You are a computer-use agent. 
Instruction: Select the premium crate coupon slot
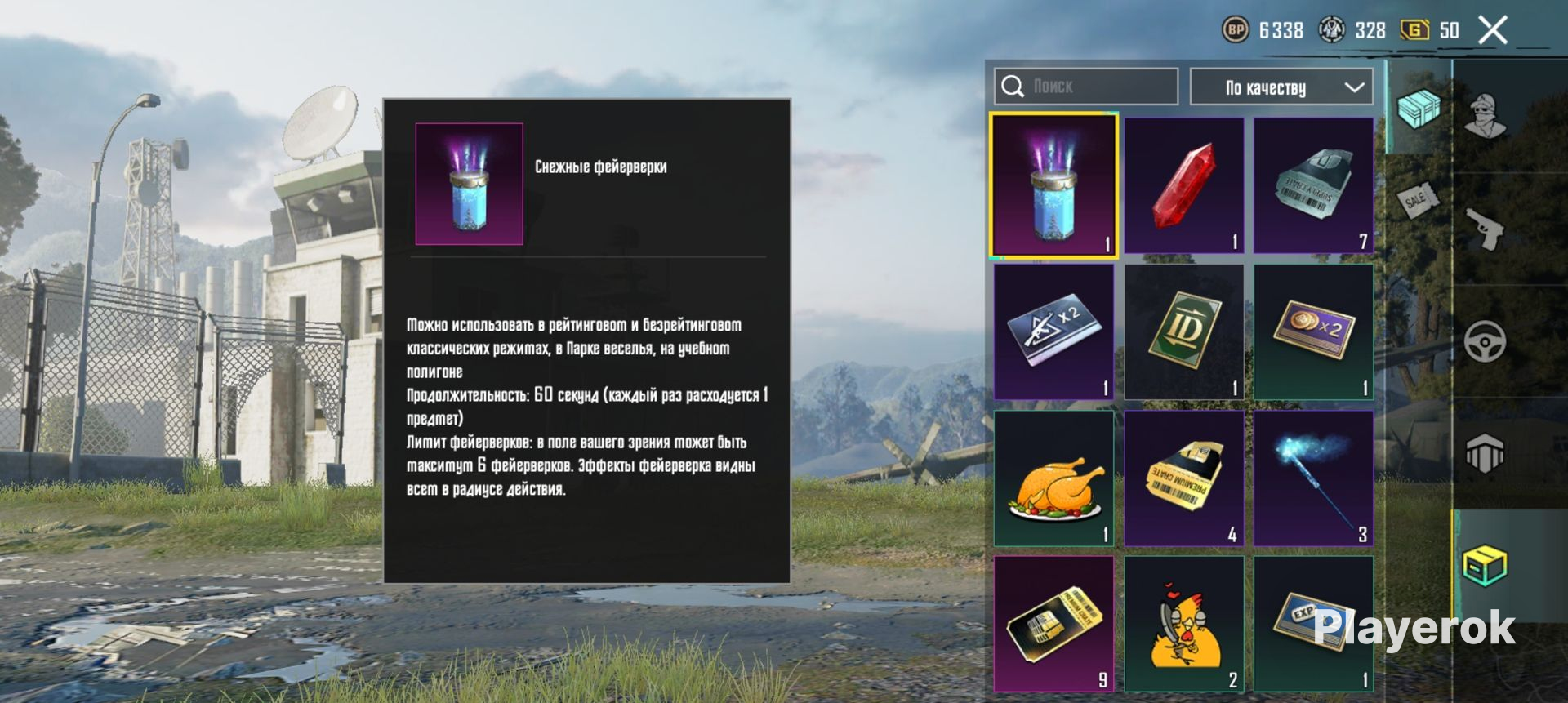[1184, 478]
